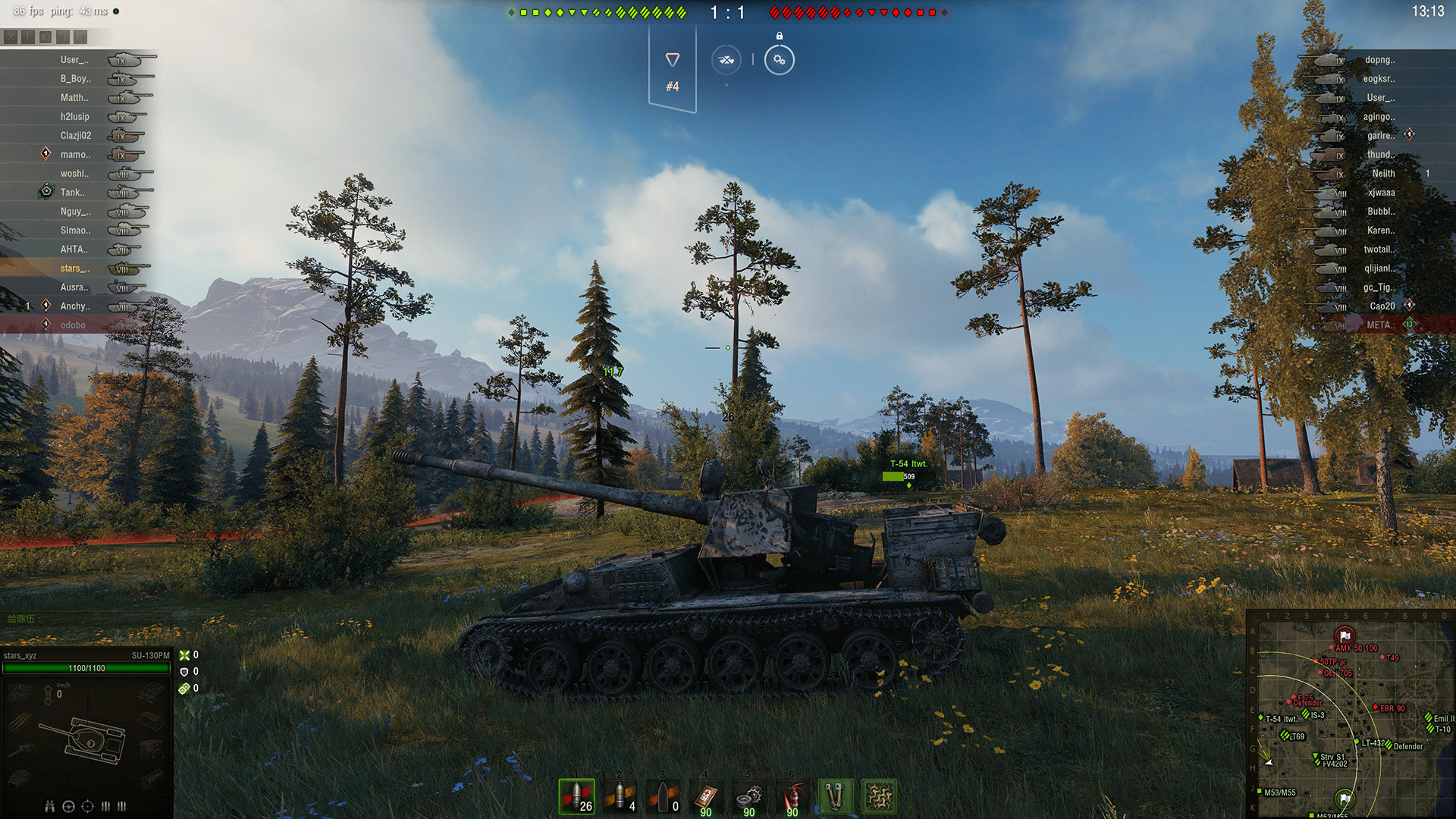Select player h2lusip in the allied roster
1456x819 pixels.
(75, 117)
